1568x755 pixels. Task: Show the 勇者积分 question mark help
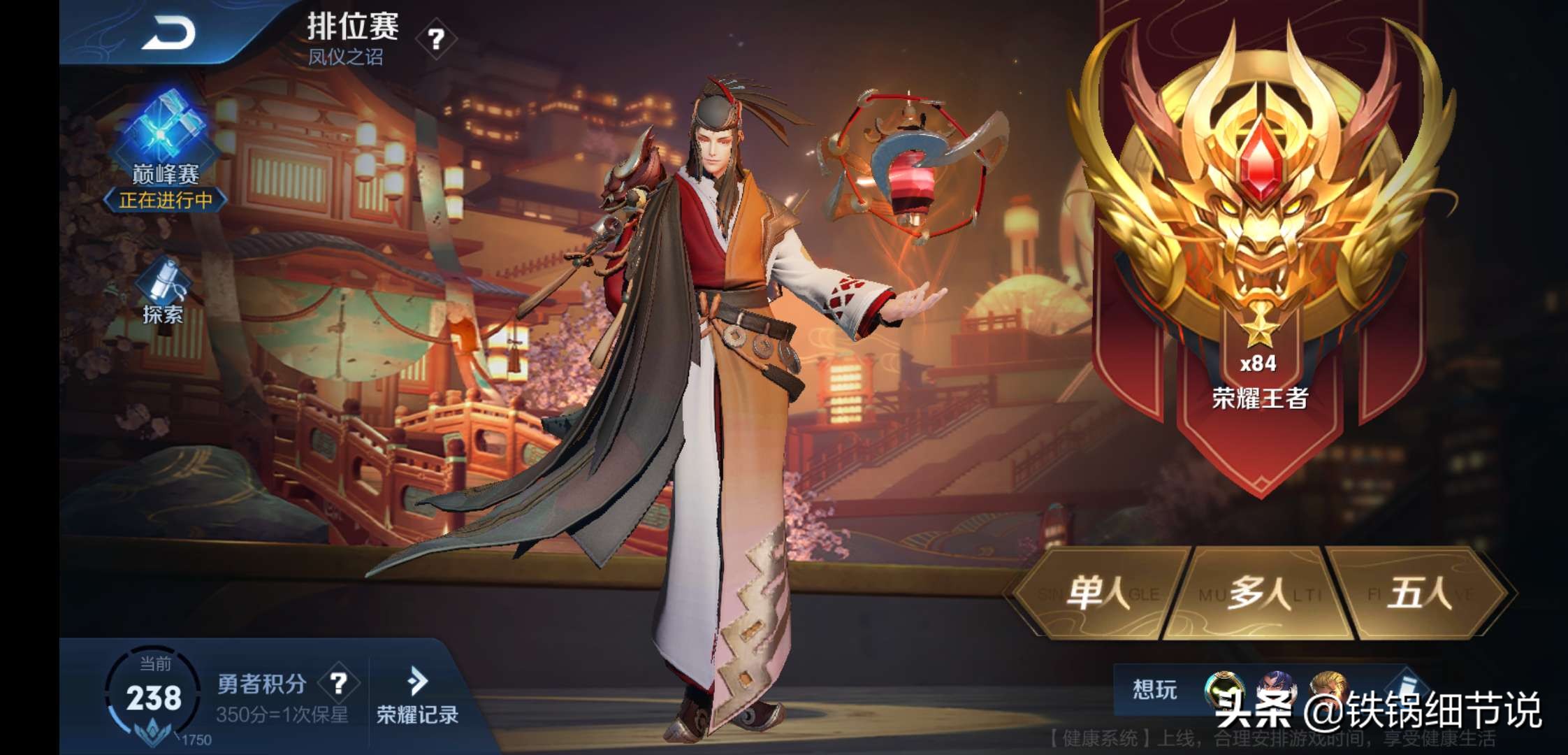tap(339, 683)
